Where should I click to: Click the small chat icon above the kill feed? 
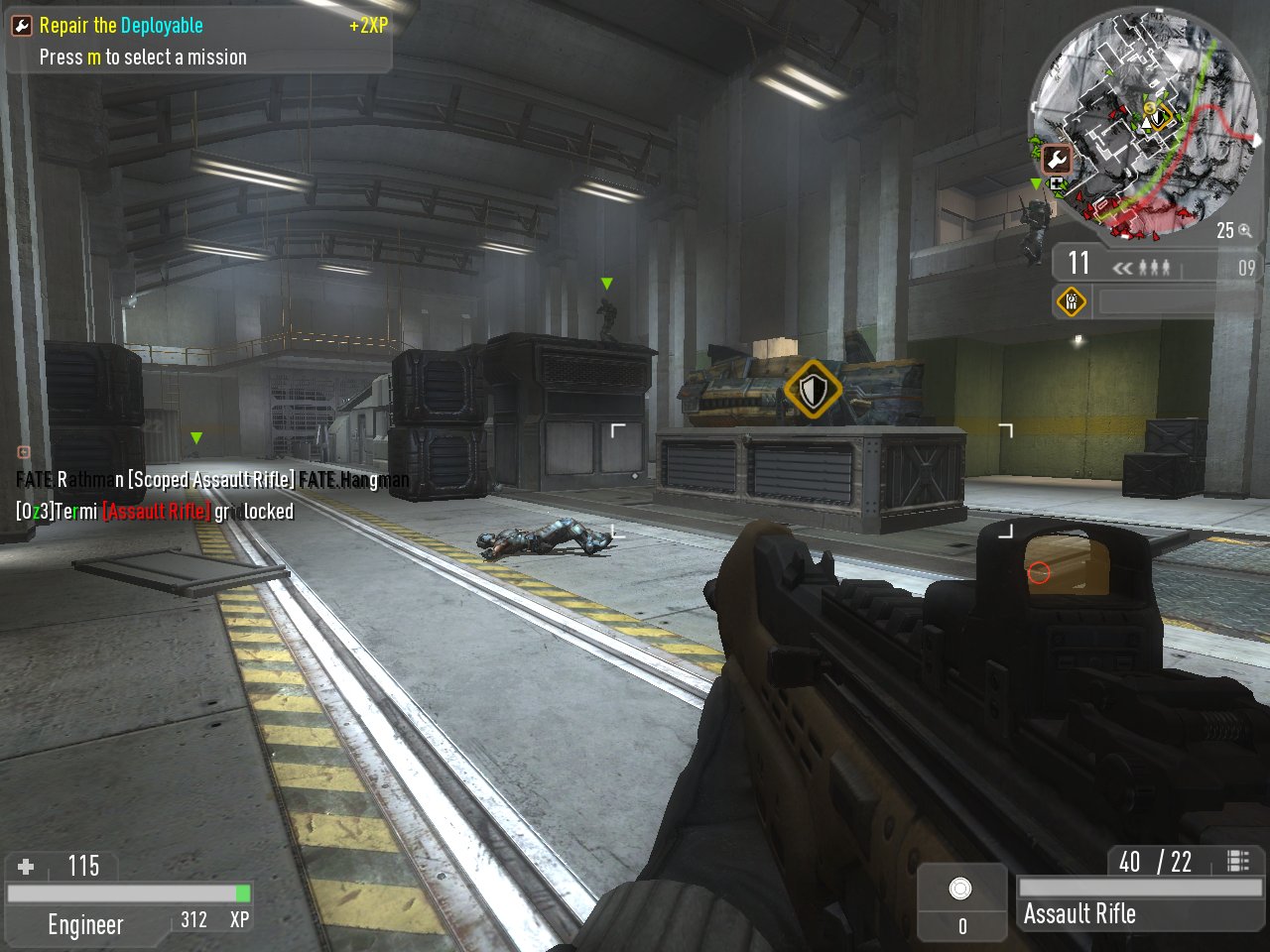[x=24, y=453]
